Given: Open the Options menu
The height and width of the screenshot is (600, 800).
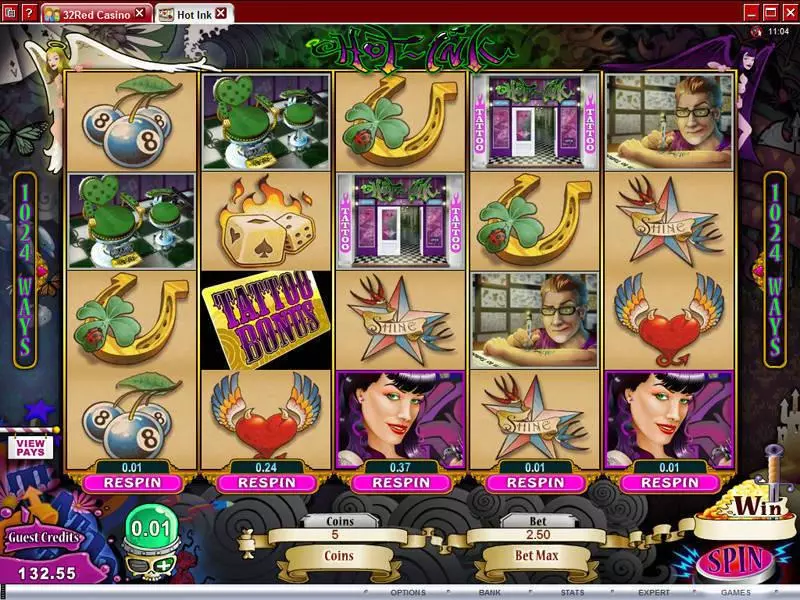Looking at the screenshot, I should pos(408,592).
